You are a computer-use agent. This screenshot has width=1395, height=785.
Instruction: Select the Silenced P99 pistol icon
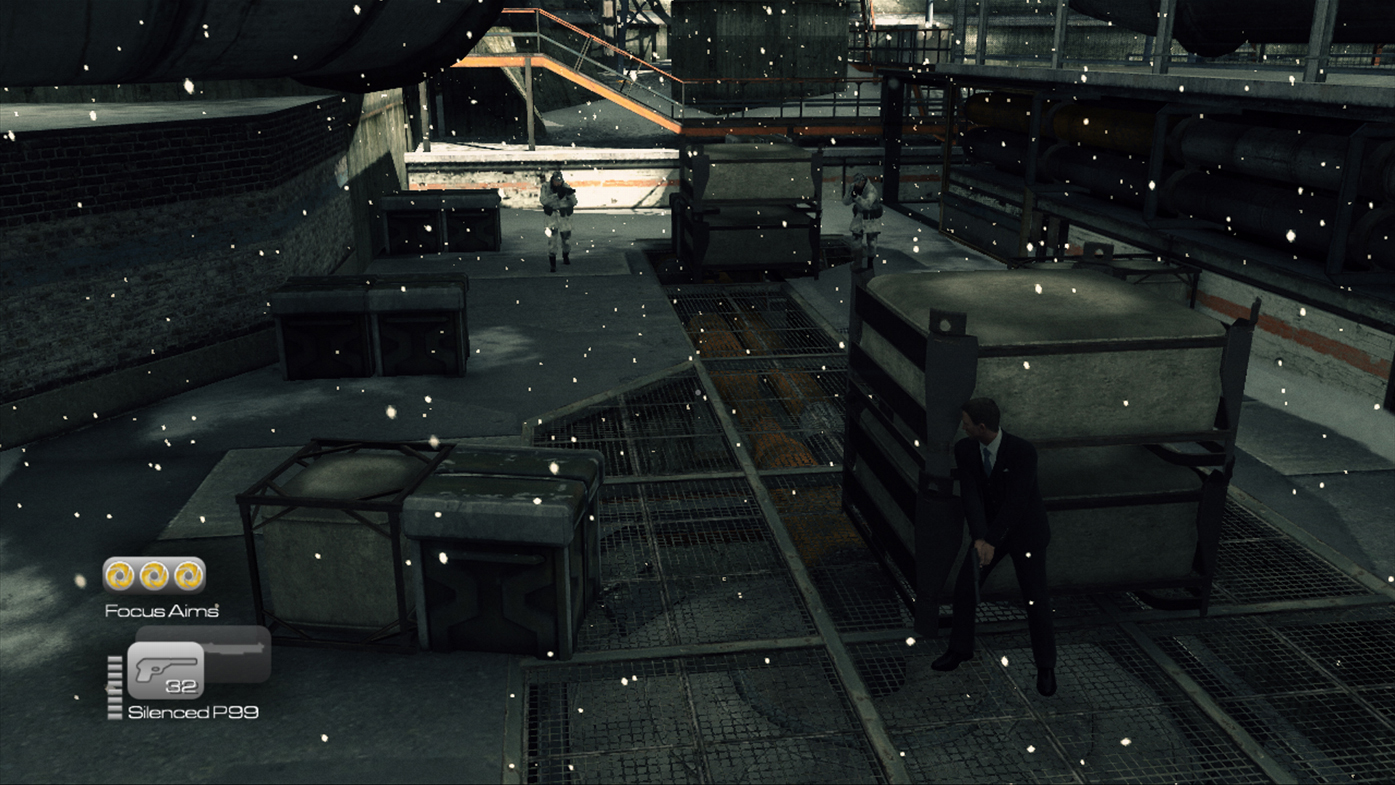click(166, 669)
